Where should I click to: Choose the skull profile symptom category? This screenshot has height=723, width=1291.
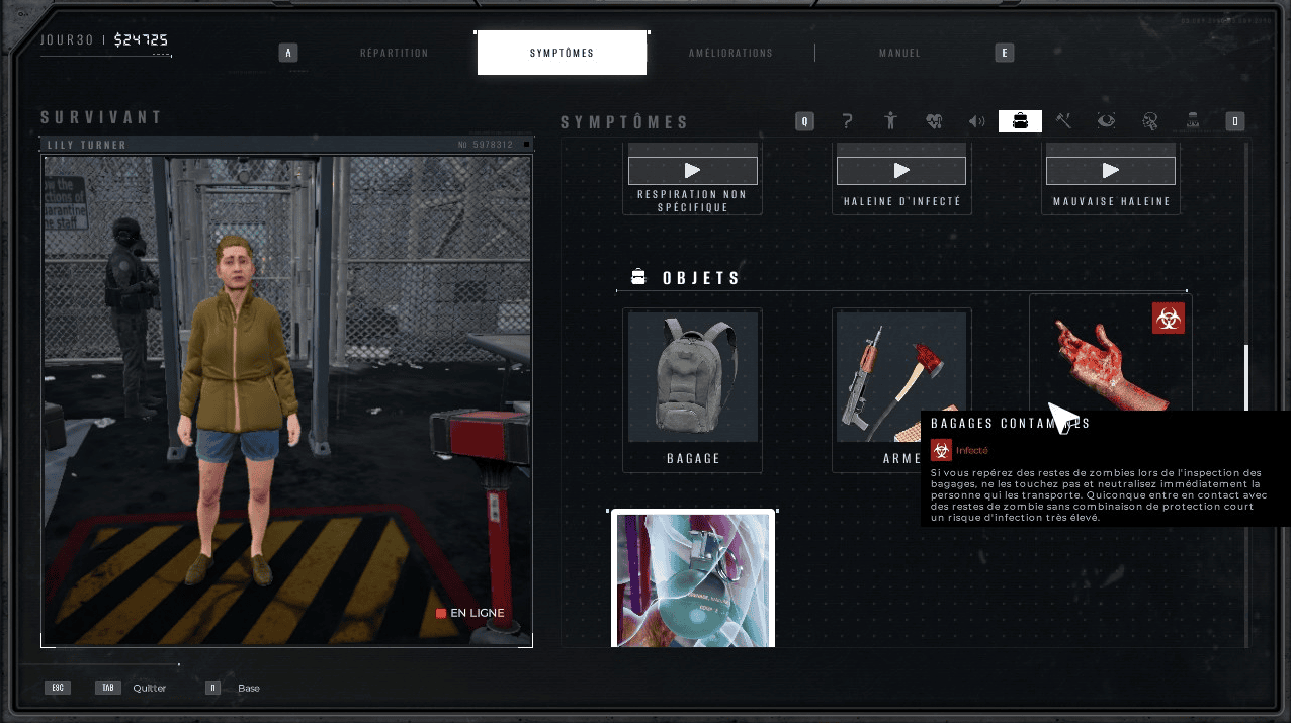1150,121
